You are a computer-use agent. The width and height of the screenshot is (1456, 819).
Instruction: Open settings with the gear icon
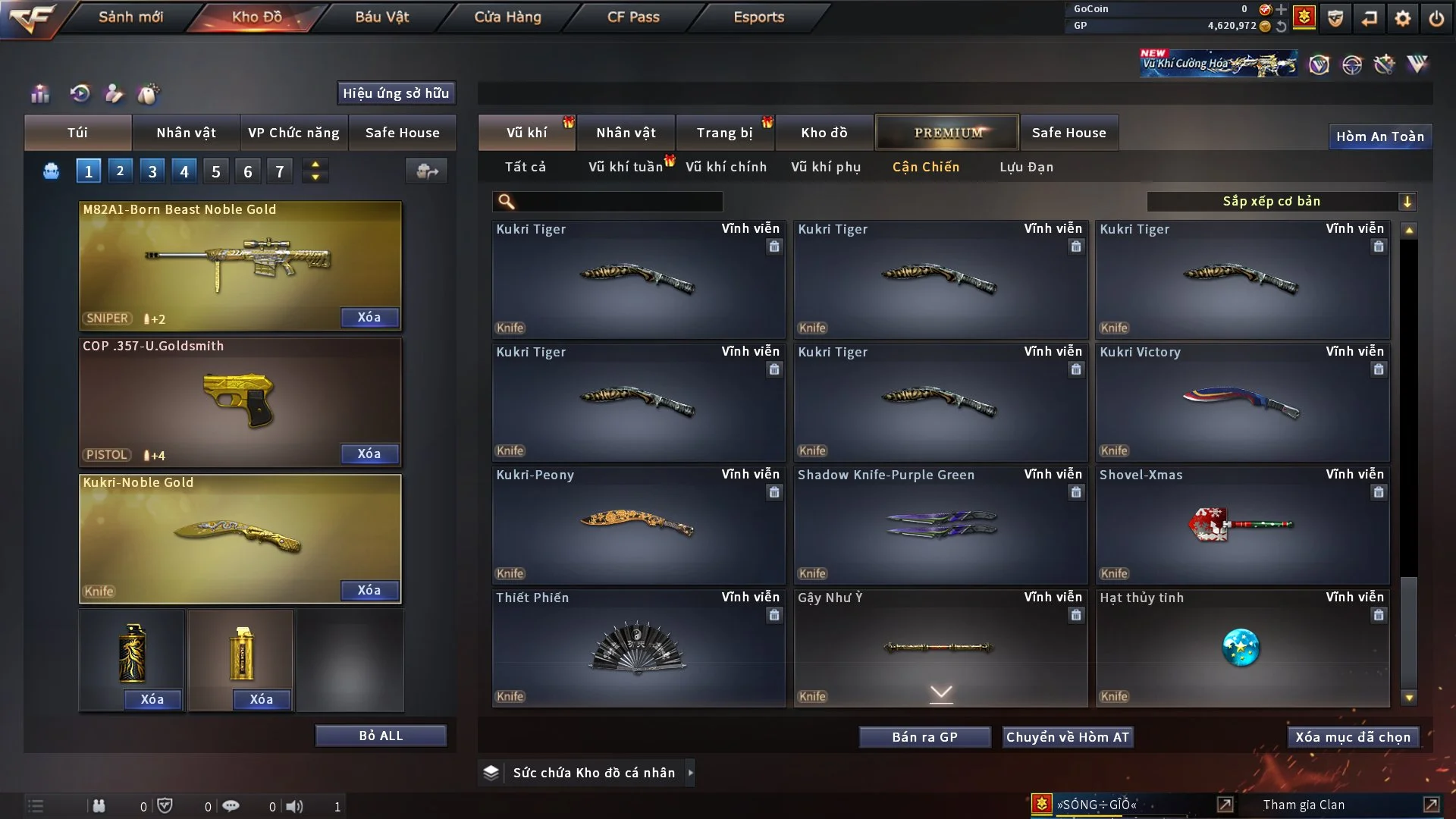click(1402, 18)
